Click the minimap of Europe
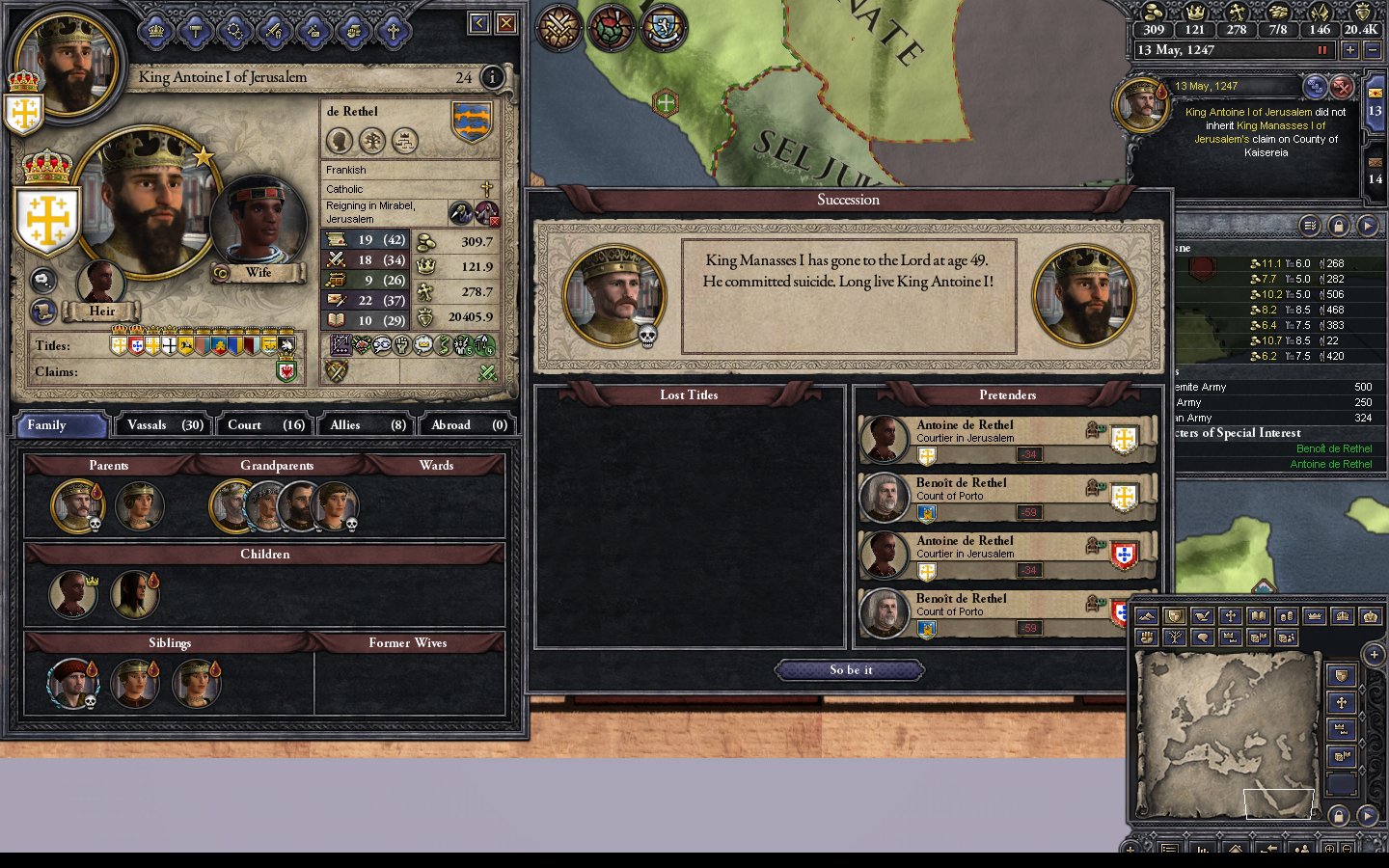 click(x=1228, y=733)
